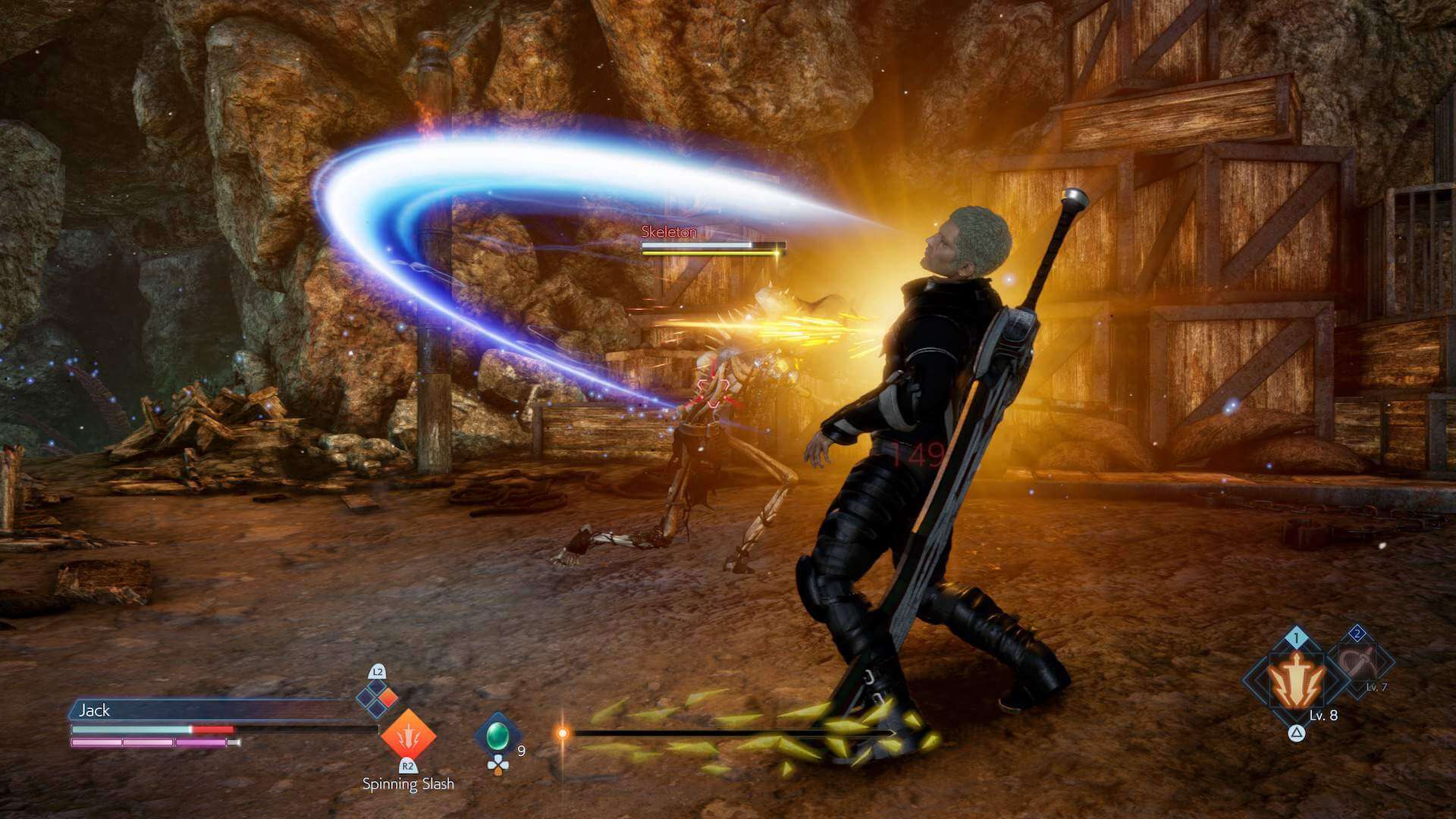Open the four-diamond command selector
Screen dimensions: 1456x819
click(x=377, y=698)
